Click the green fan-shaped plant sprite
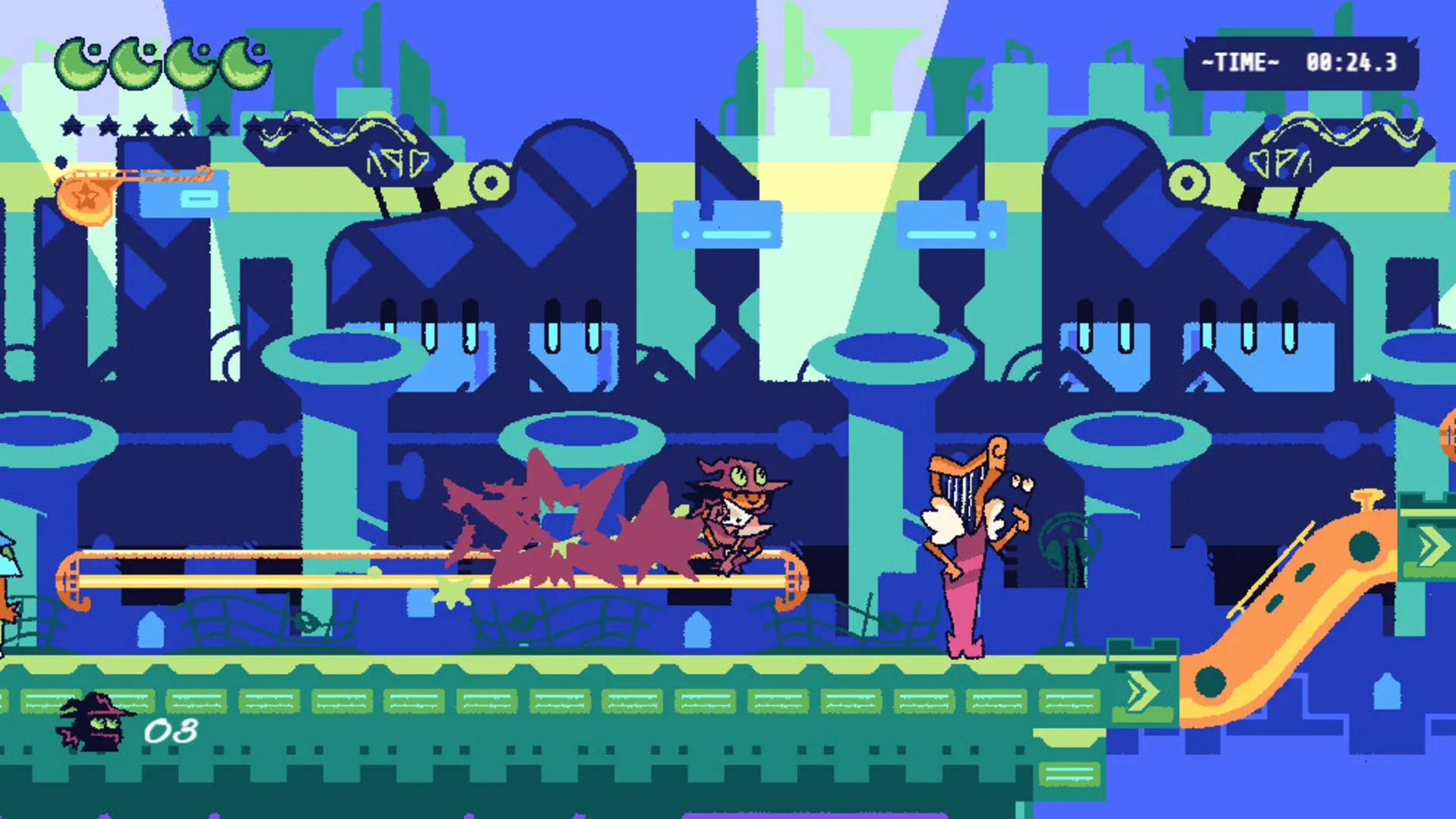Viewport: 1456px width, 819px height. (1070, 542)
